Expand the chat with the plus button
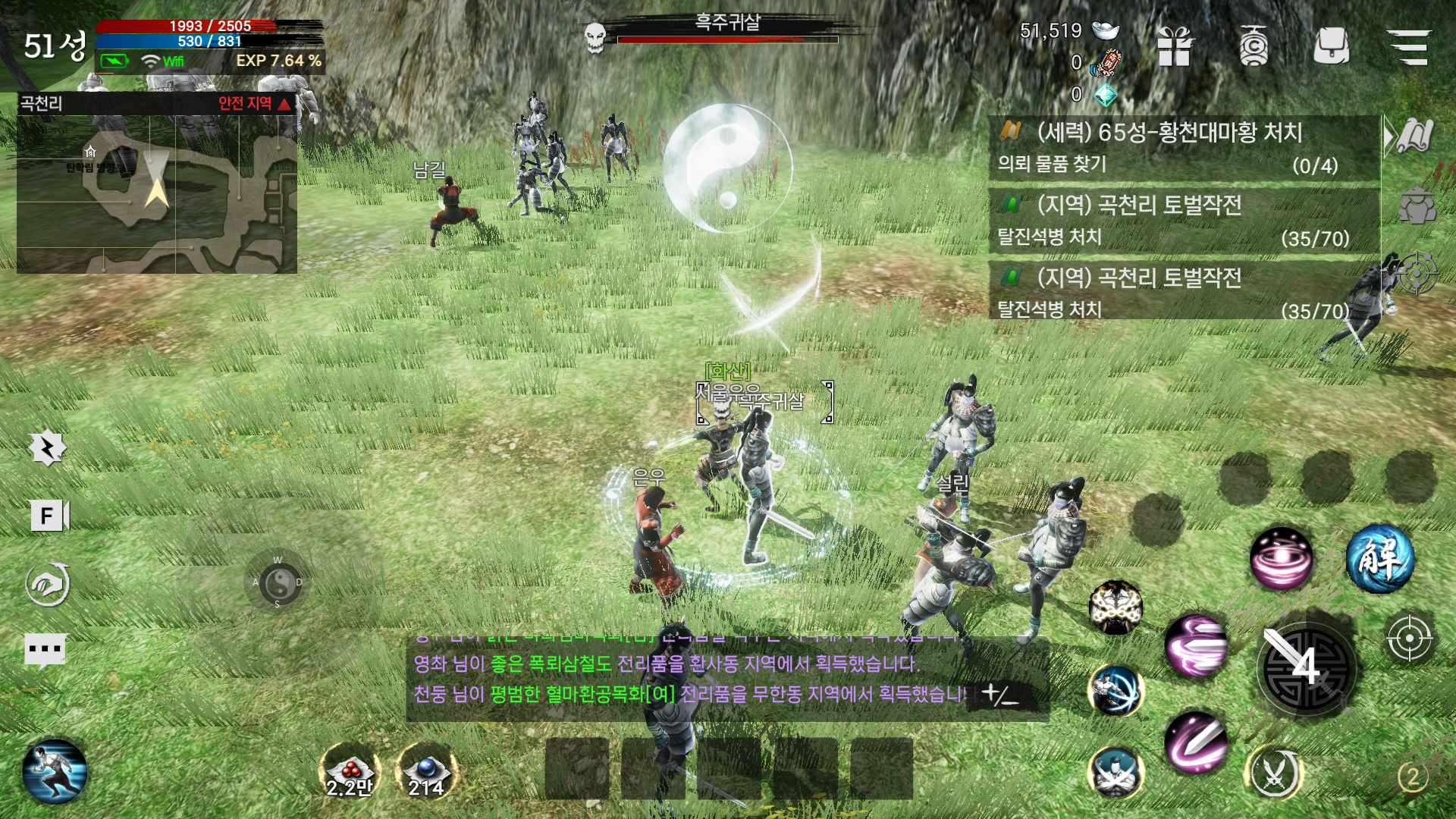1456x819 pixels. pos(999,694)
